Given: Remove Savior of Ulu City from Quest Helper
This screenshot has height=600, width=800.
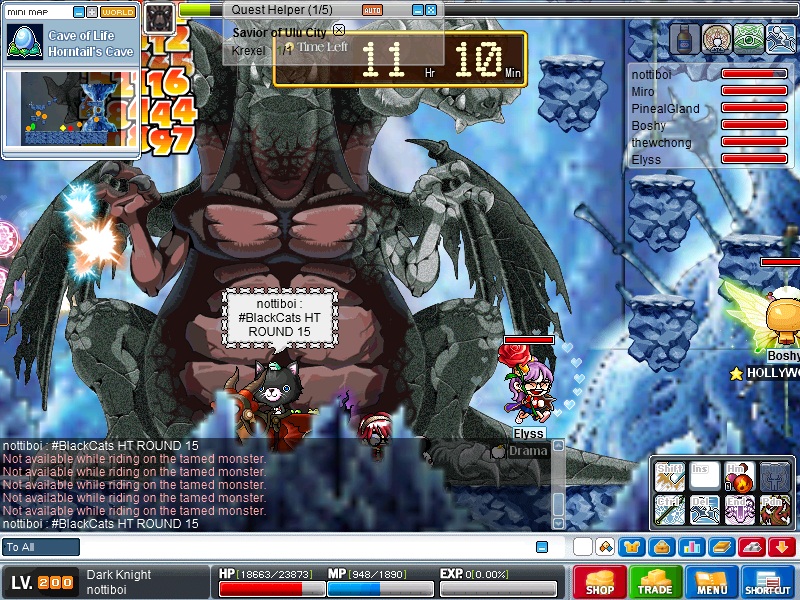Looking at the screenshot, I should click(338, 31).
